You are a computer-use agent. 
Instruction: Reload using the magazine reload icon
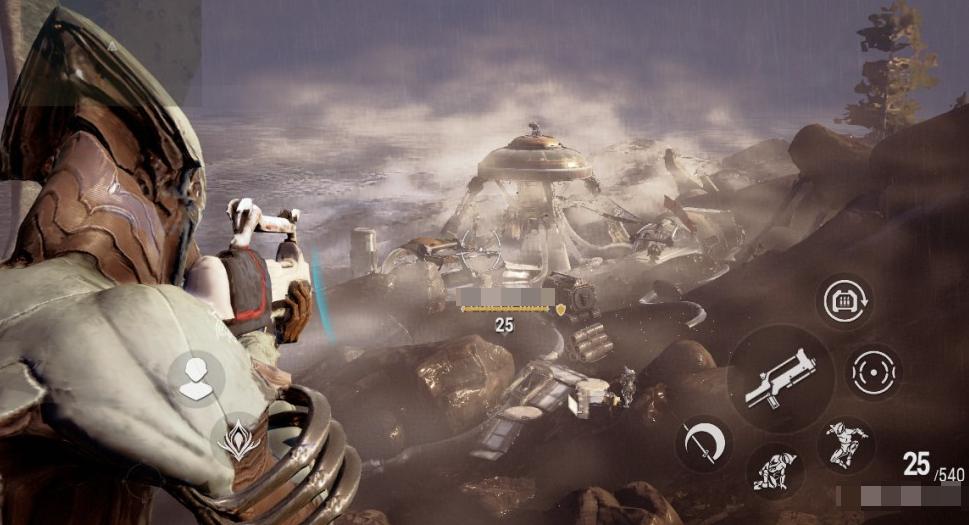(x=844, y=301)
